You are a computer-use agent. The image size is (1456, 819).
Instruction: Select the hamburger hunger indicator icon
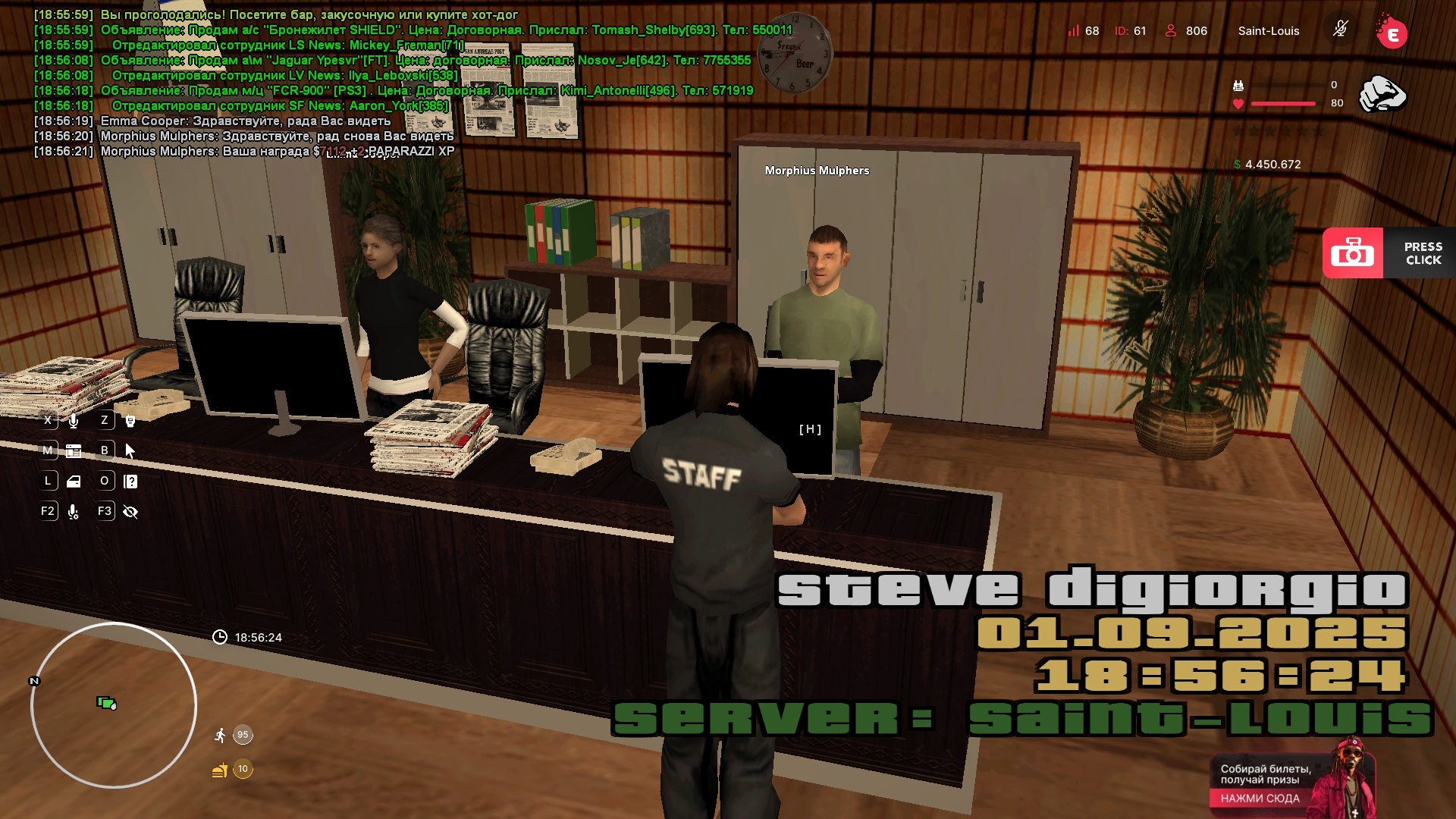220,770
